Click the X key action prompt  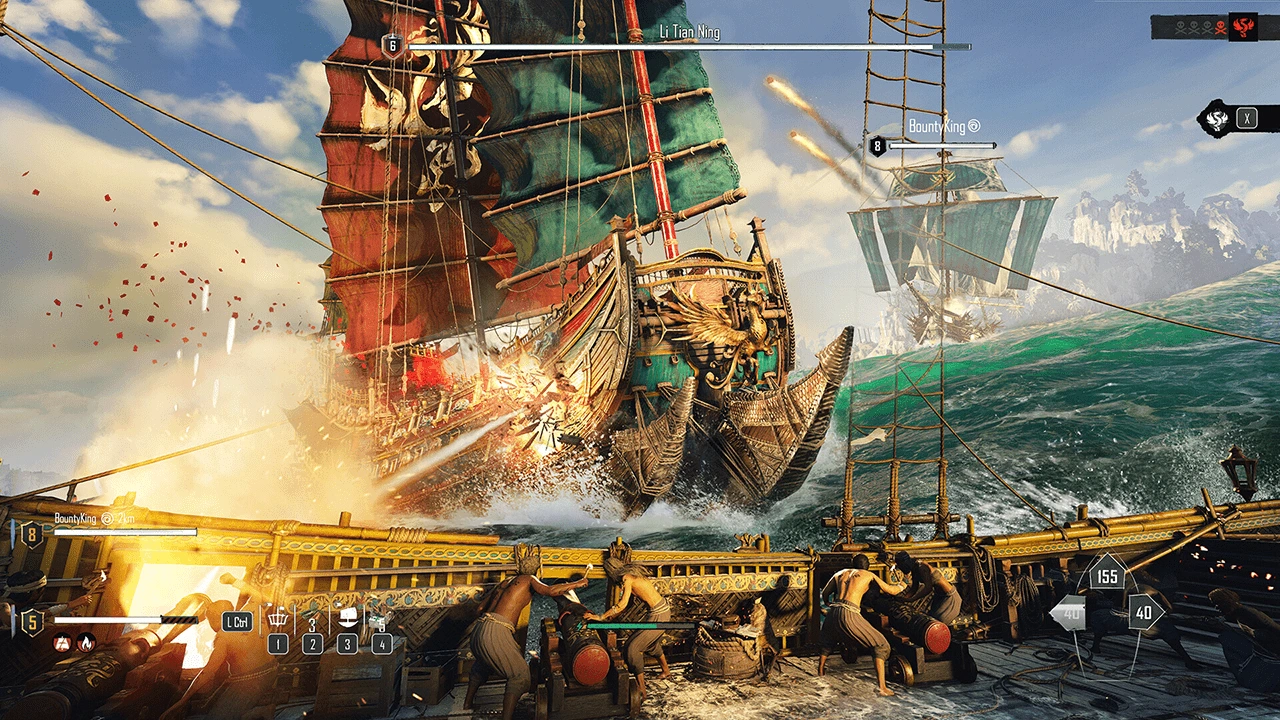(1247, 120)
